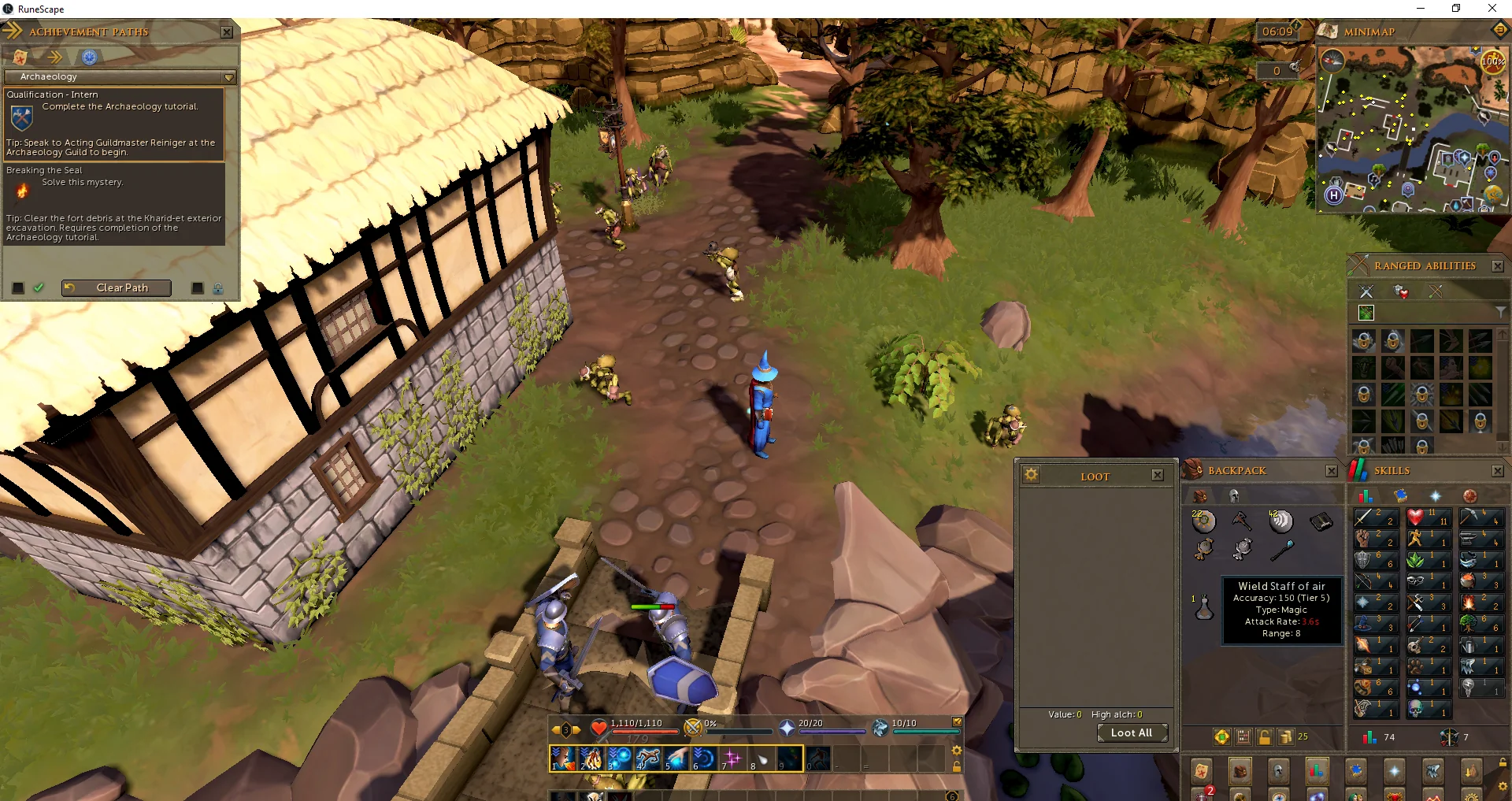Select the defensive abilities shield-heart icon
This screenshot has height=801, width=1512.
(1400, 292)
